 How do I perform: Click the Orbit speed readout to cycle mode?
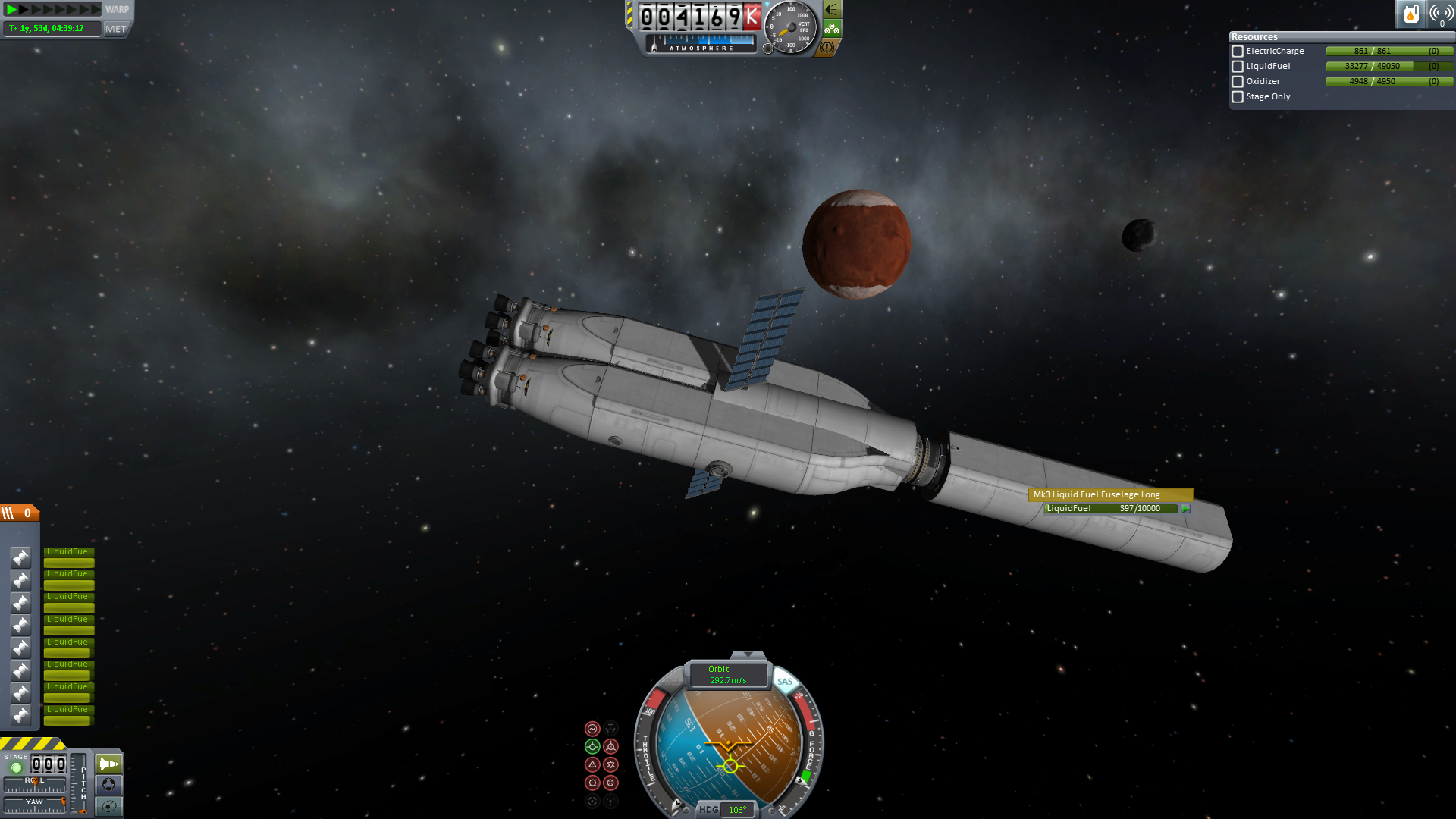tap(727, 675)
